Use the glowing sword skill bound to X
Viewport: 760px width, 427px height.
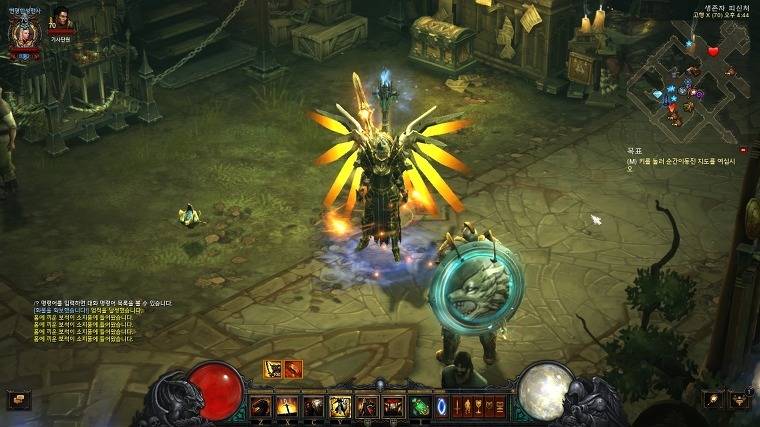click(287, 406)
